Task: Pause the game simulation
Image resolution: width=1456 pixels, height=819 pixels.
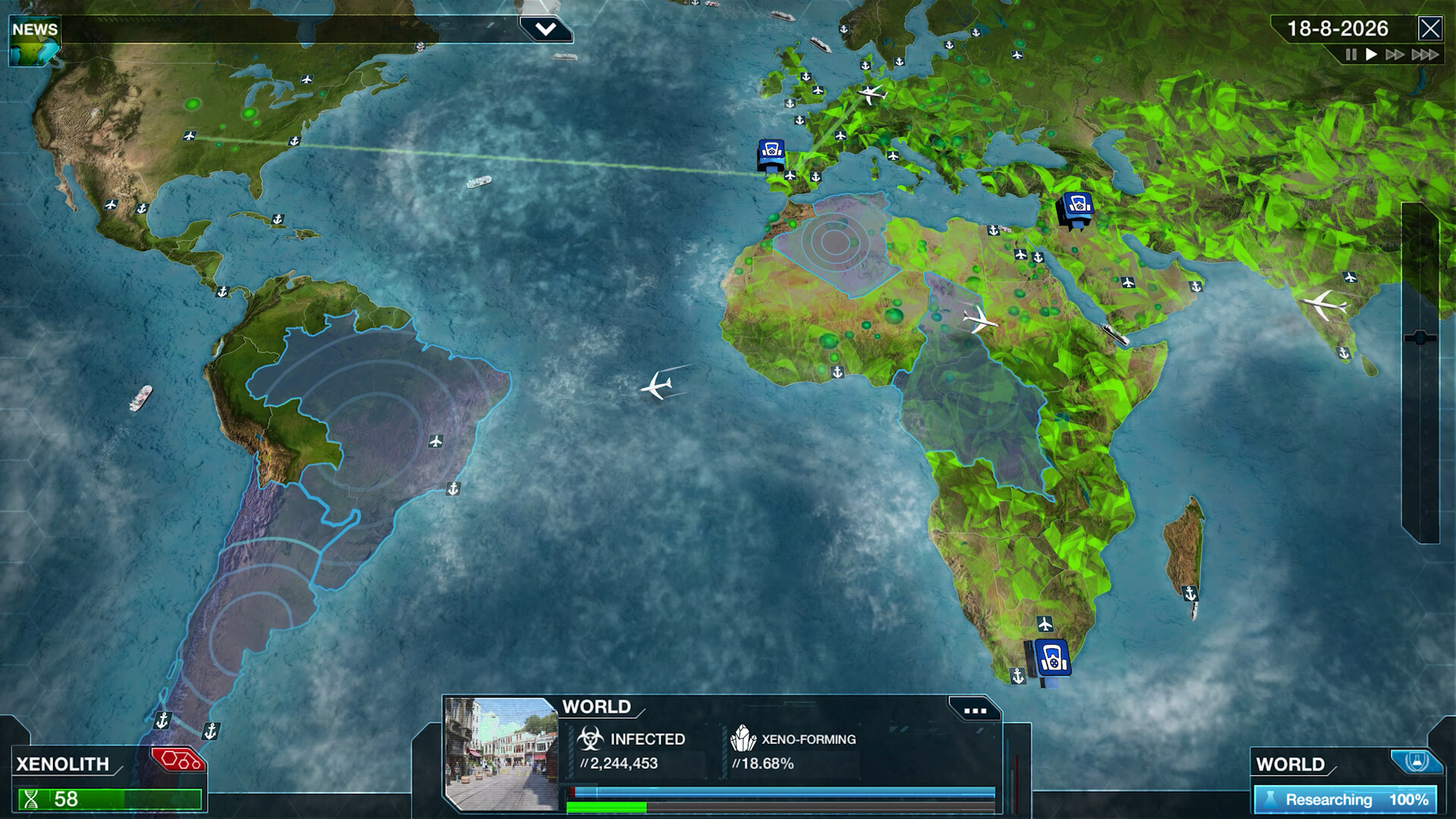Action: (x=1351, y=54)
